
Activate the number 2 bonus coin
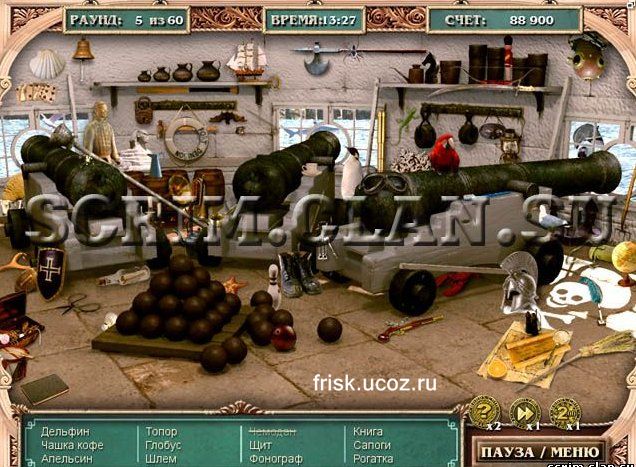[564, 411]
